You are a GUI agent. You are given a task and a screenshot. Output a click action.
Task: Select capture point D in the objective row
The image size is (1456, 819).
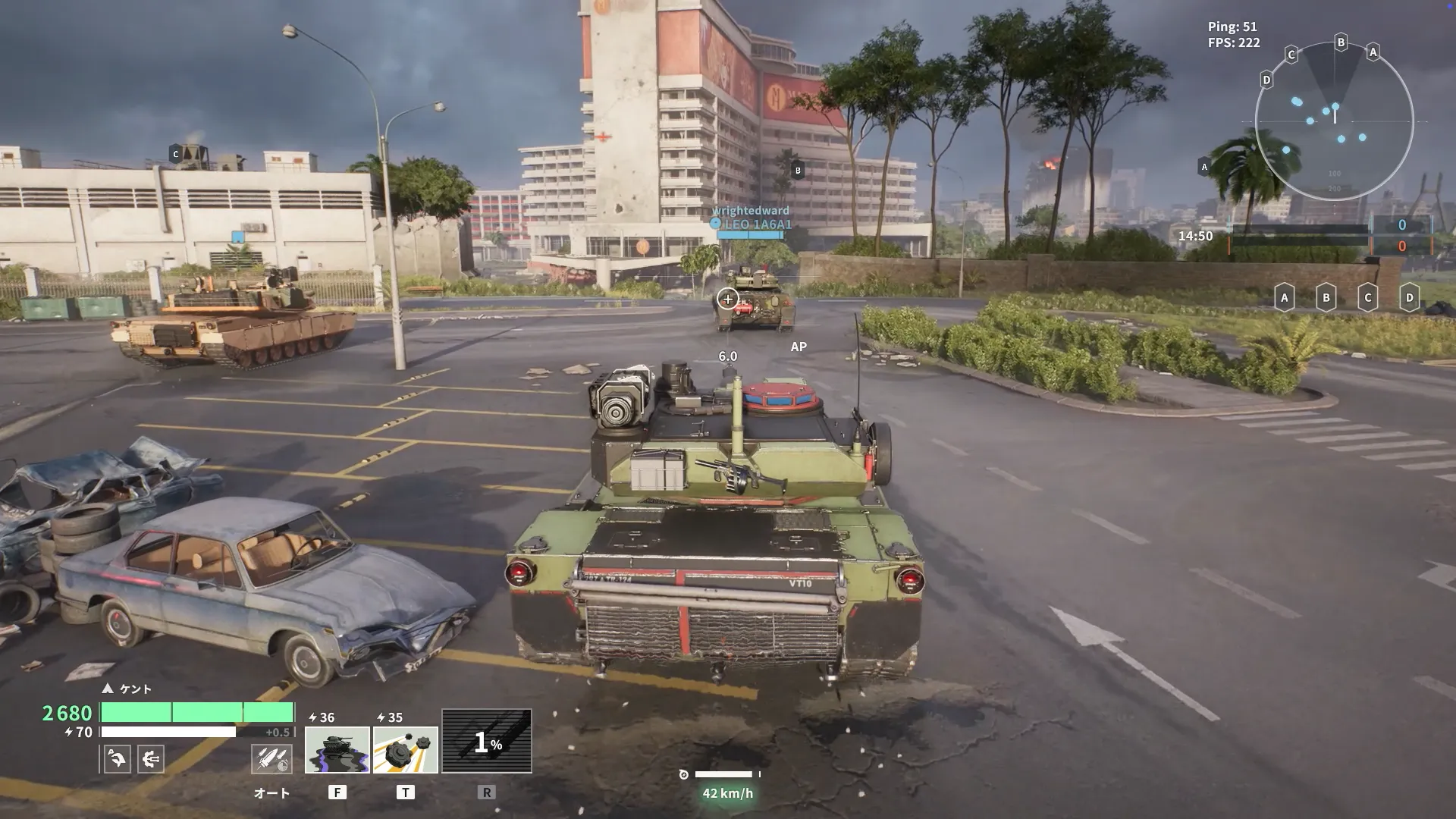pos(1409,297)
